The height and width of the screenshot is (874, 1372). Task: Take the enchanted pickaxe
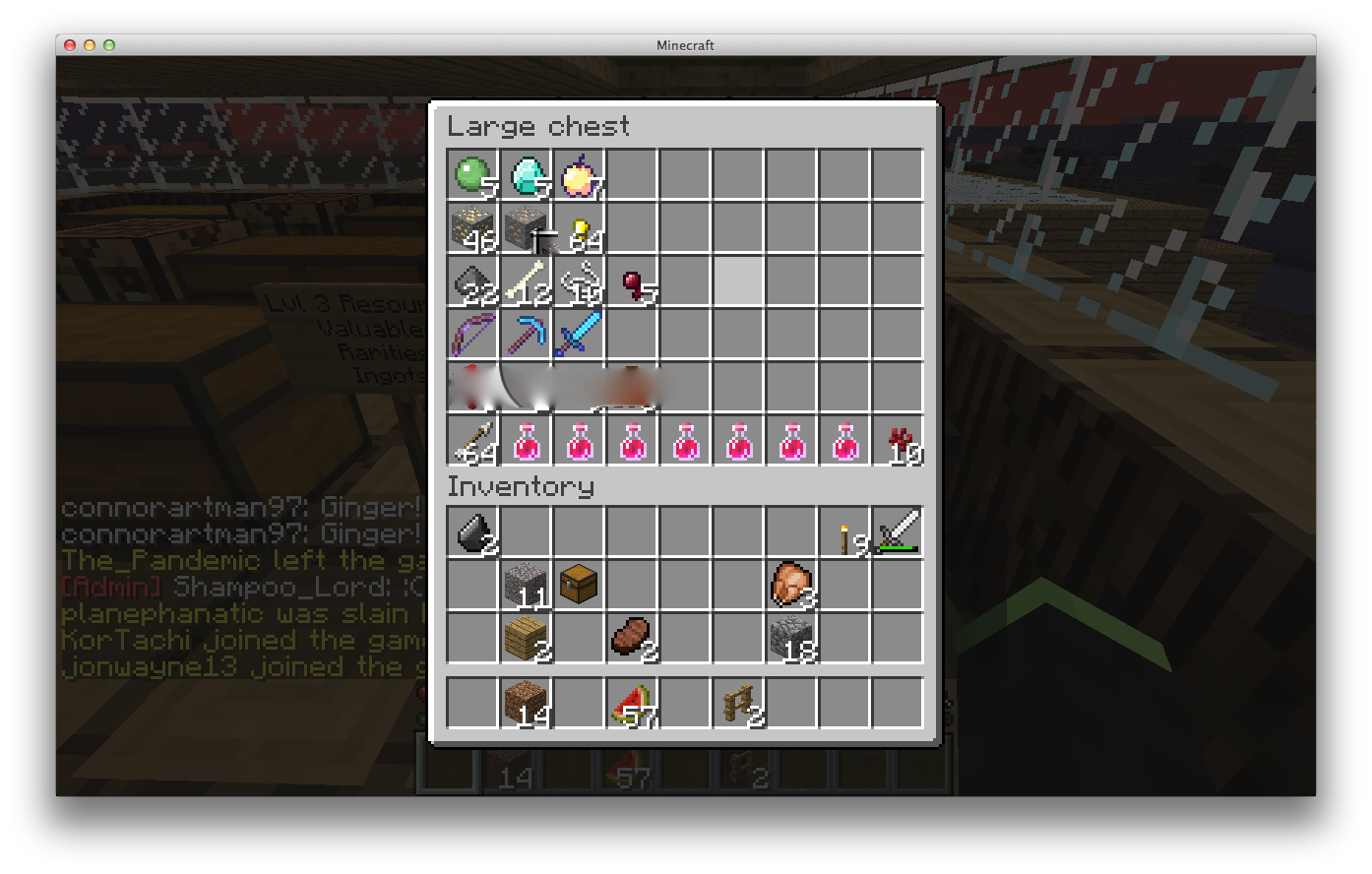pyautogui.click(x=528, y=335)
